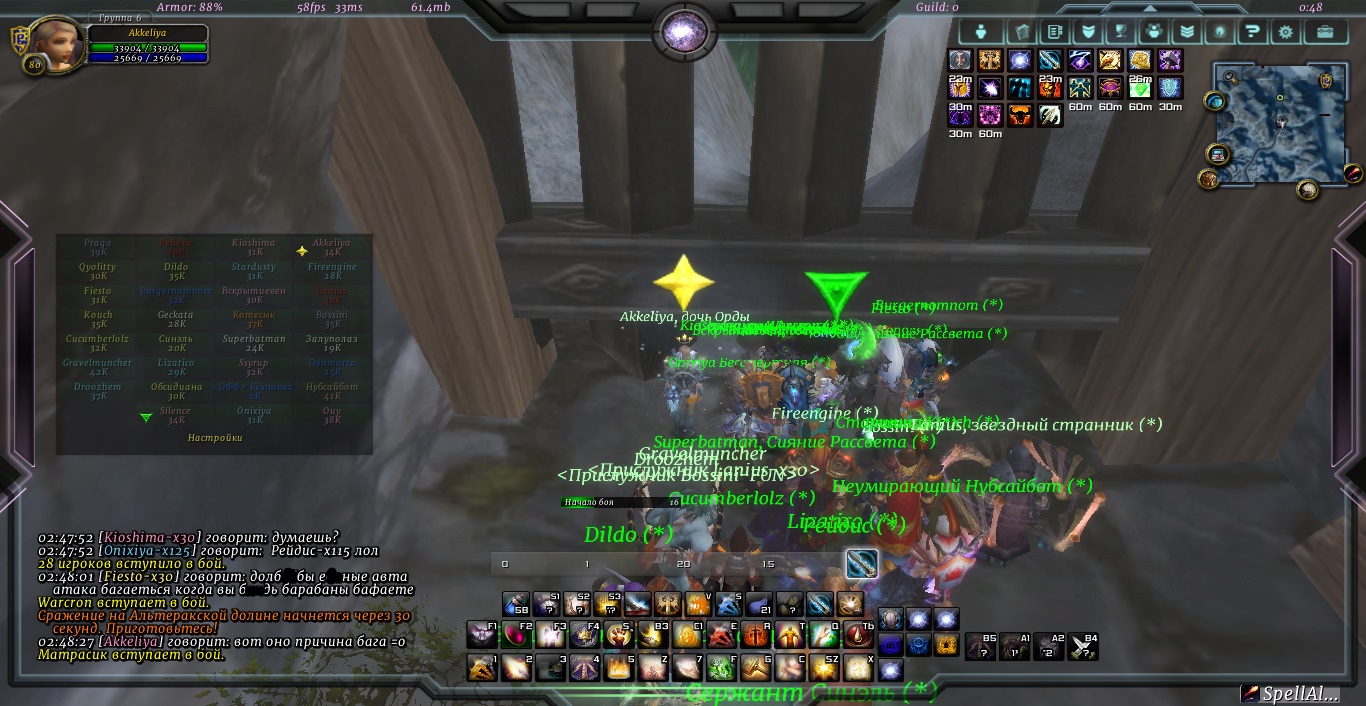1366x706 pixels.
Task: Open the SpellAl... addon panel label
Action: [x=1296, y=693]
